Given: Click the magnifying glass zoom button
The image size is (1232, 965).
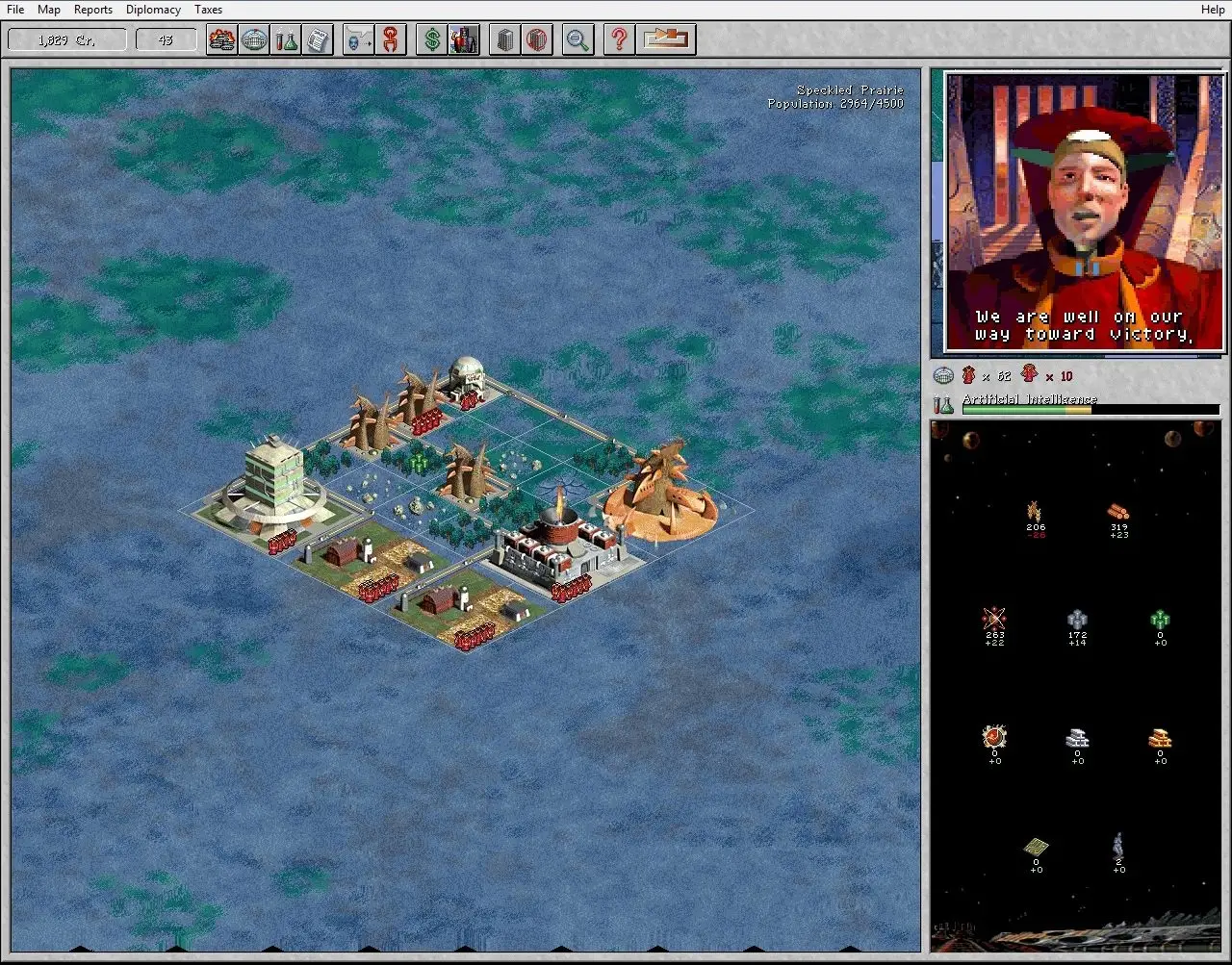Looking at the screenshot, I should [x=577, y=40].
